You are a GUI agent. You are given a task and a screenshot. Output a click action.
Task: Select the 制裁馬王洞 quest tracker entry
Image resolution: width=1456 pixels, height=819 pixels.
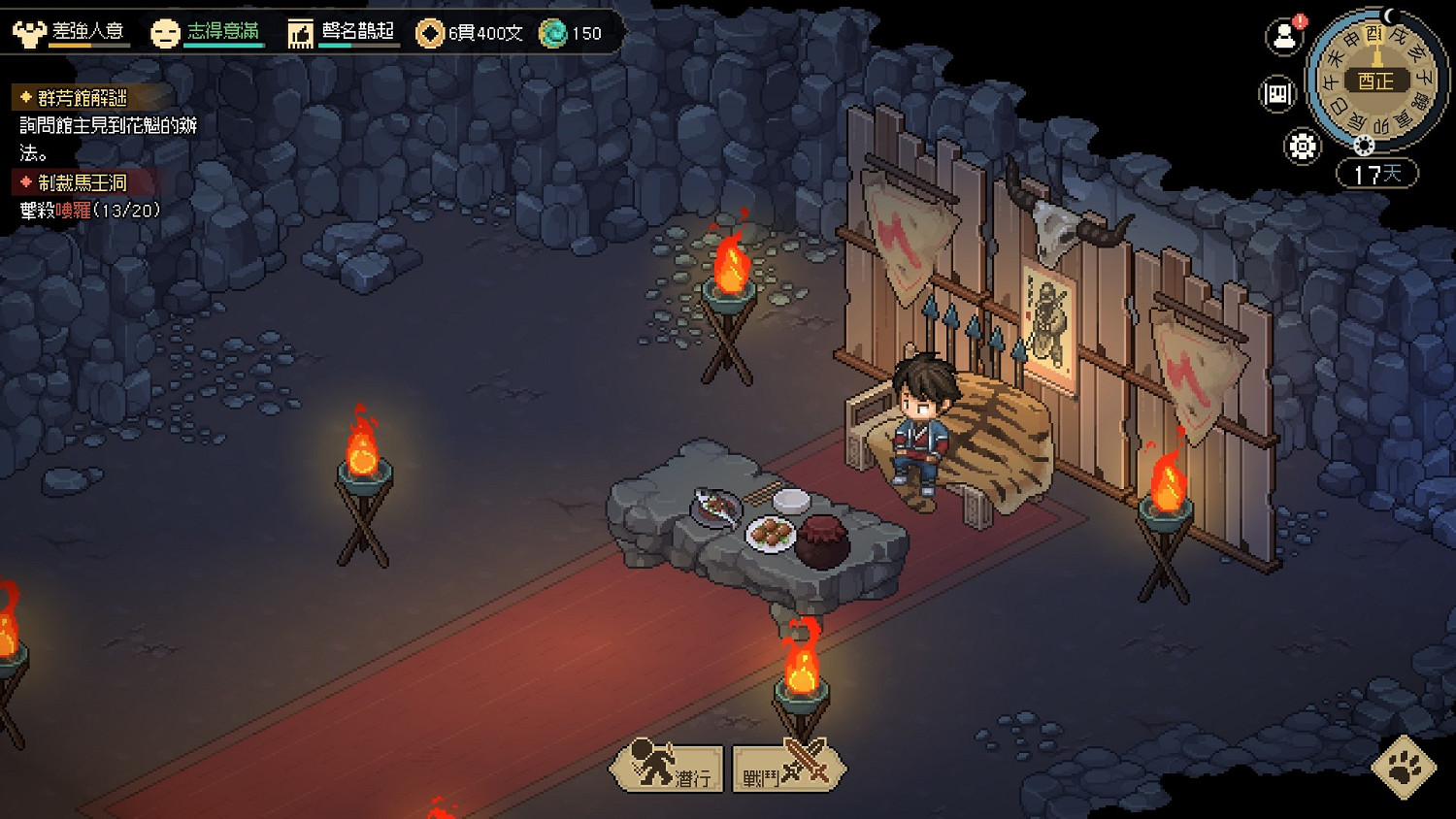82,182
